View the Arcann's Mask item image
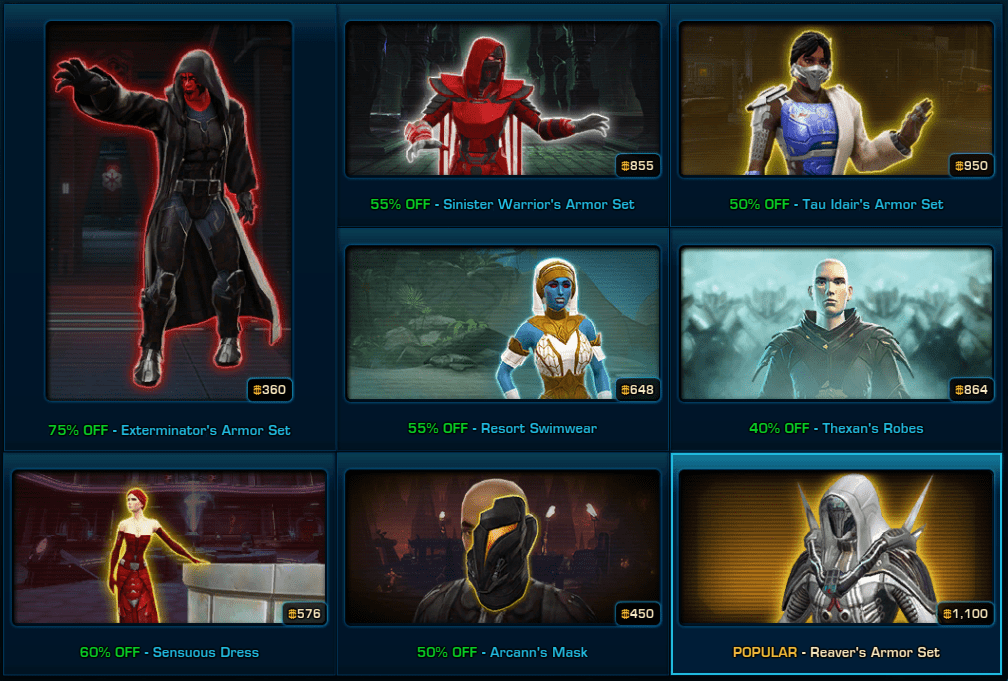The width and height of the screenshot is (1008, 681). click(x=502, y=547)
